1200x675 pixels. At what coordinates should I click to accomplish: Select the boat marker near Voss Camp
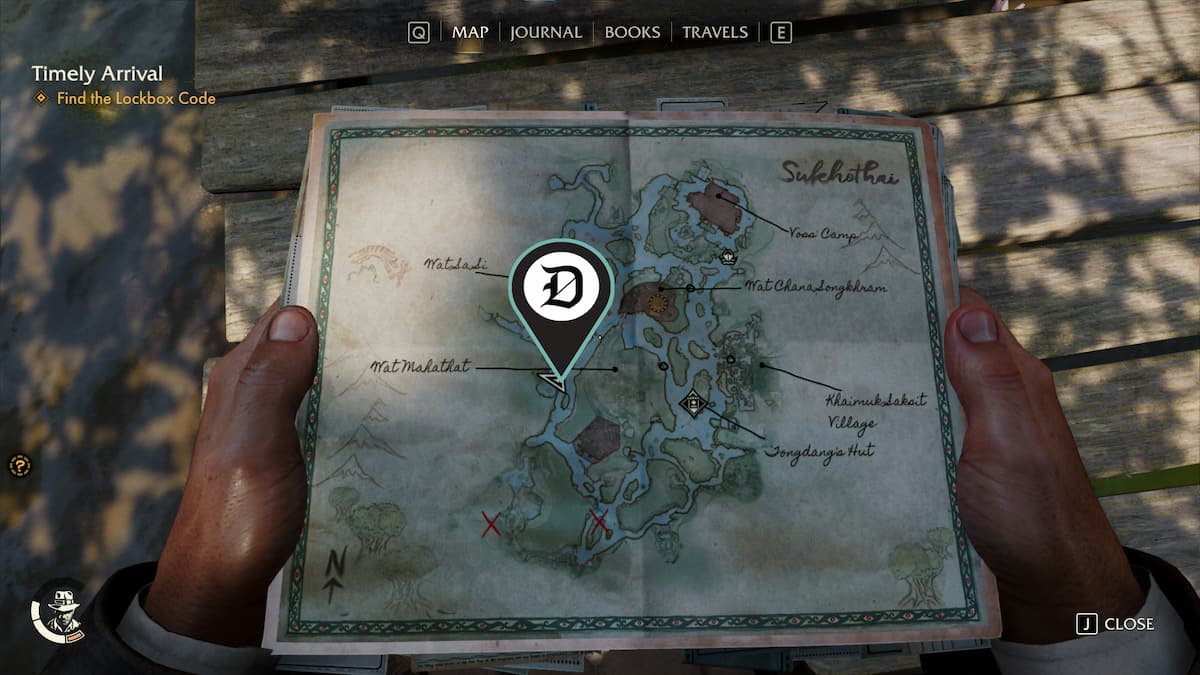tap(728, 256)
